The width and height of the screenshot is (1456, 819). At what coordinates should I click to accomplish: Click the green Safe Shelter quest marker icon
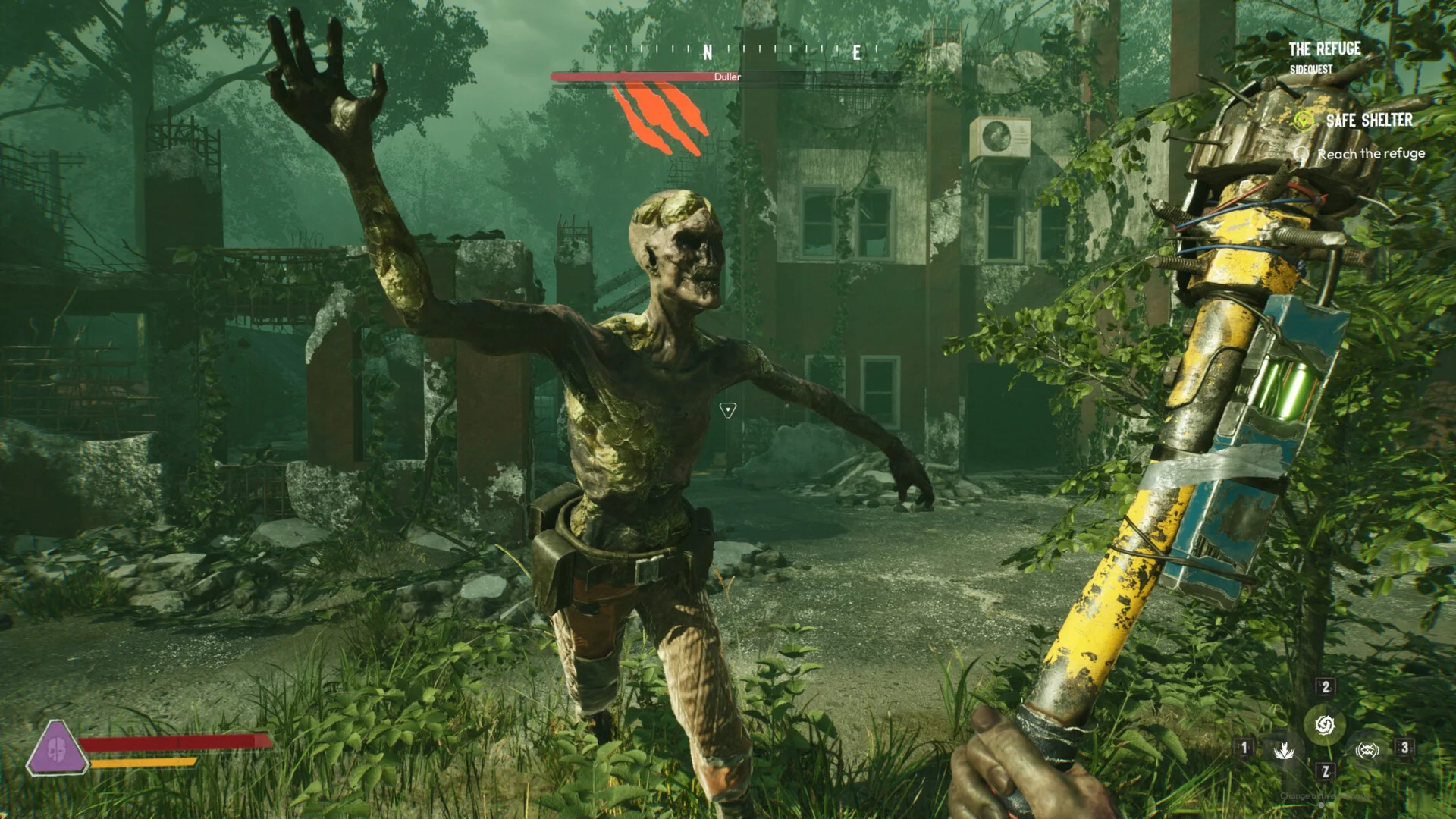coord(1303,121)
